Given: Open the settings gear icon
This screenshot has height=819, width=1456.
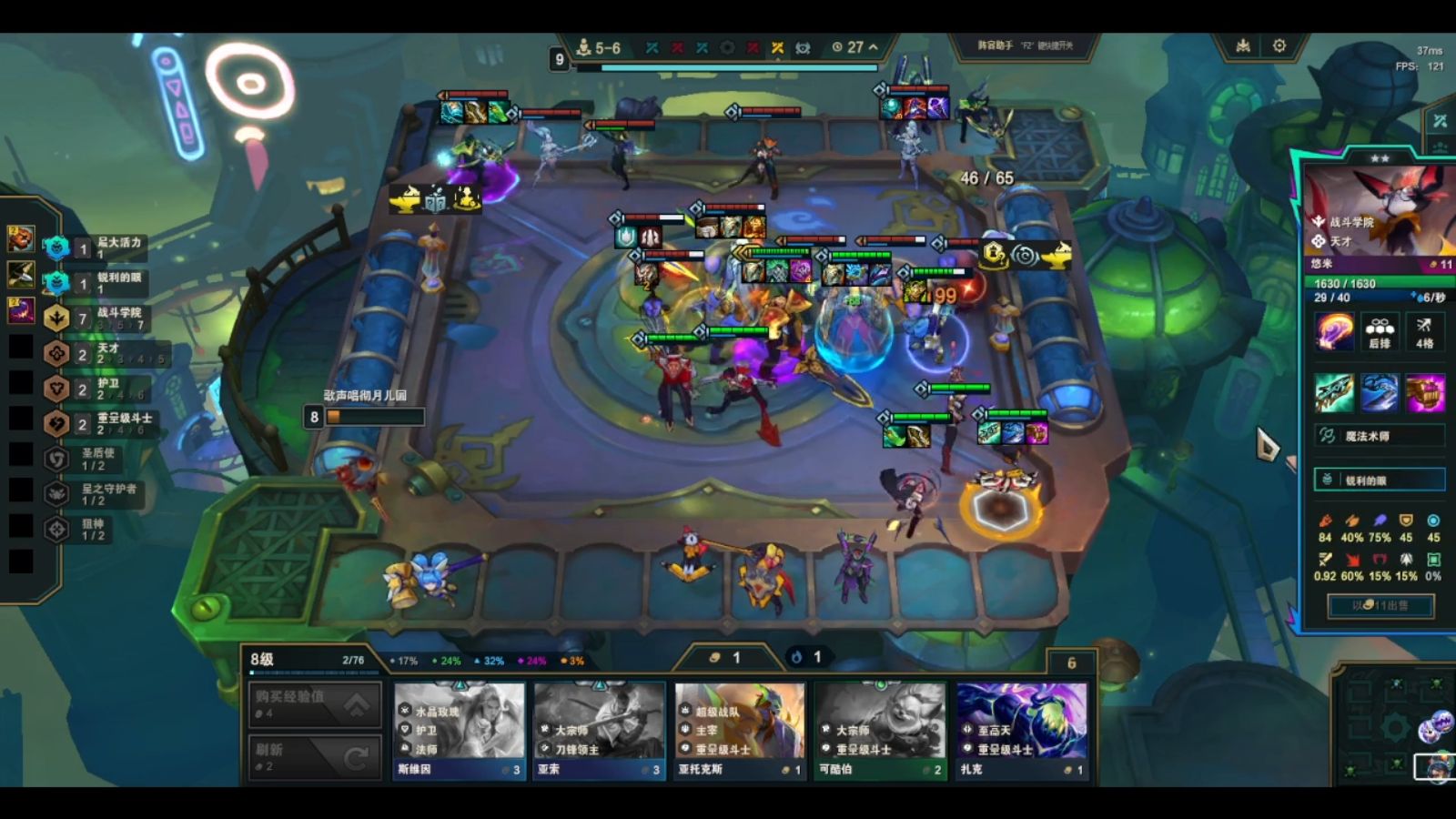Looking at the screenshot, I should pos(1279,45).
